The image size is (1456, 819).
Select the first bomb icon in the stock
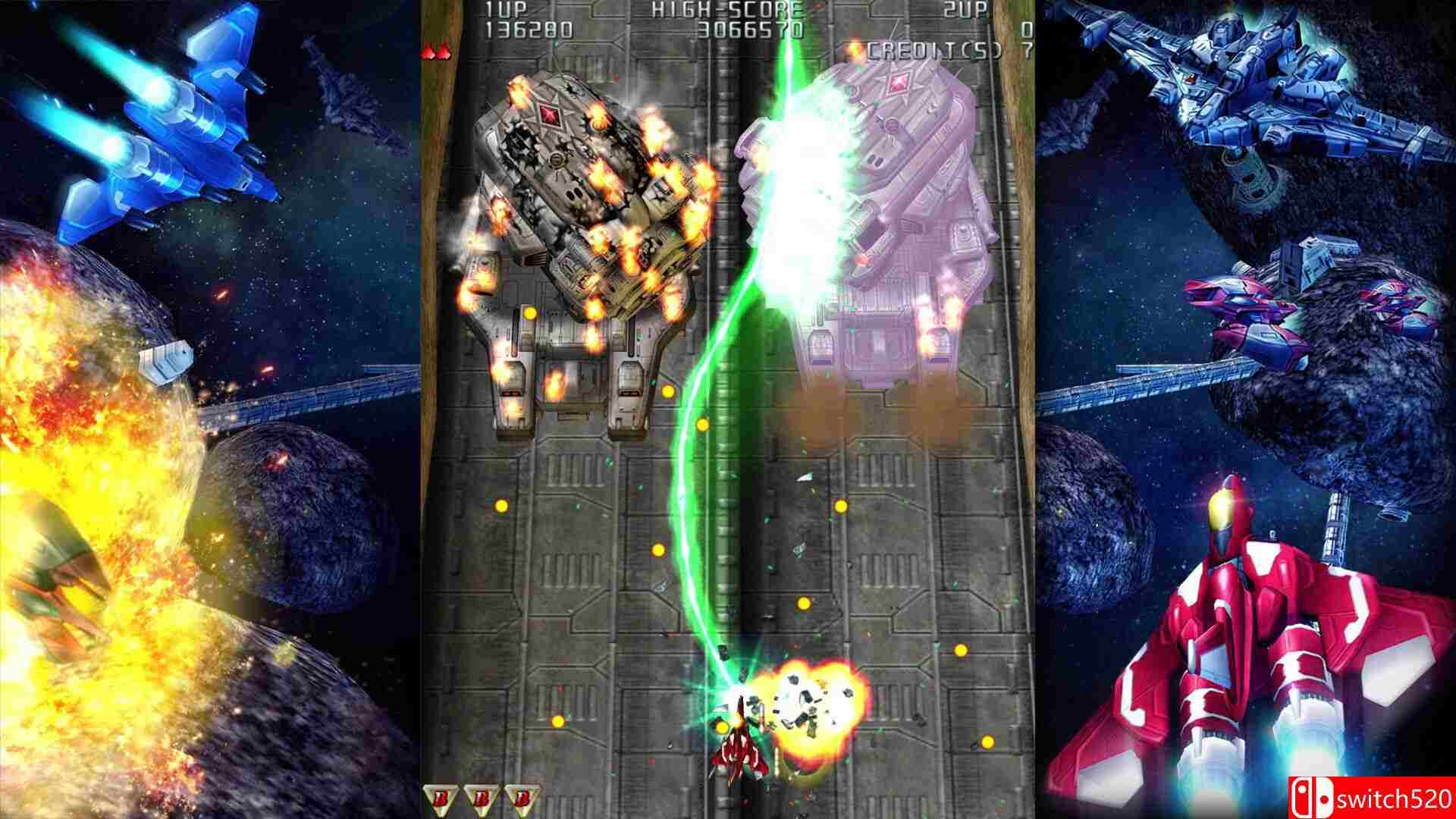440,796
